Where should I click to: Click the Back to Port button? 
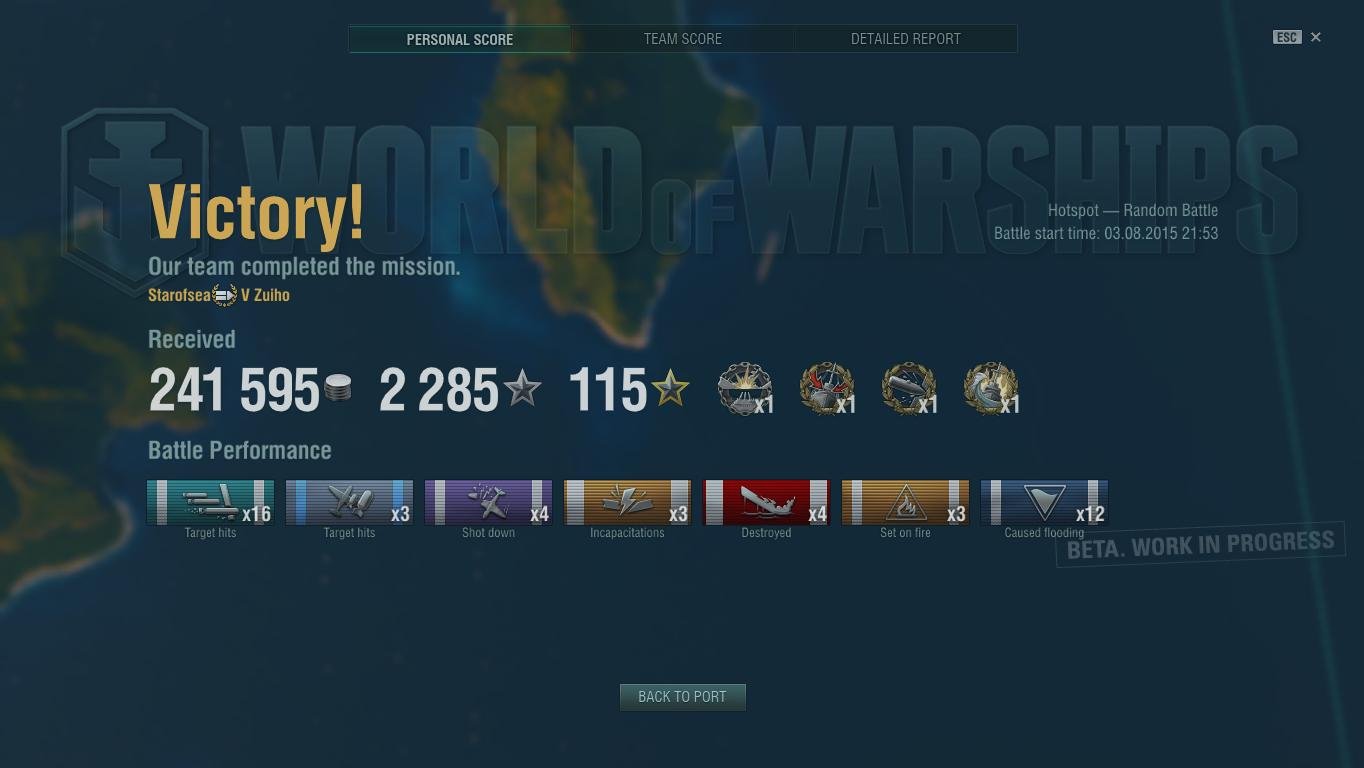[x=682, y=697]
